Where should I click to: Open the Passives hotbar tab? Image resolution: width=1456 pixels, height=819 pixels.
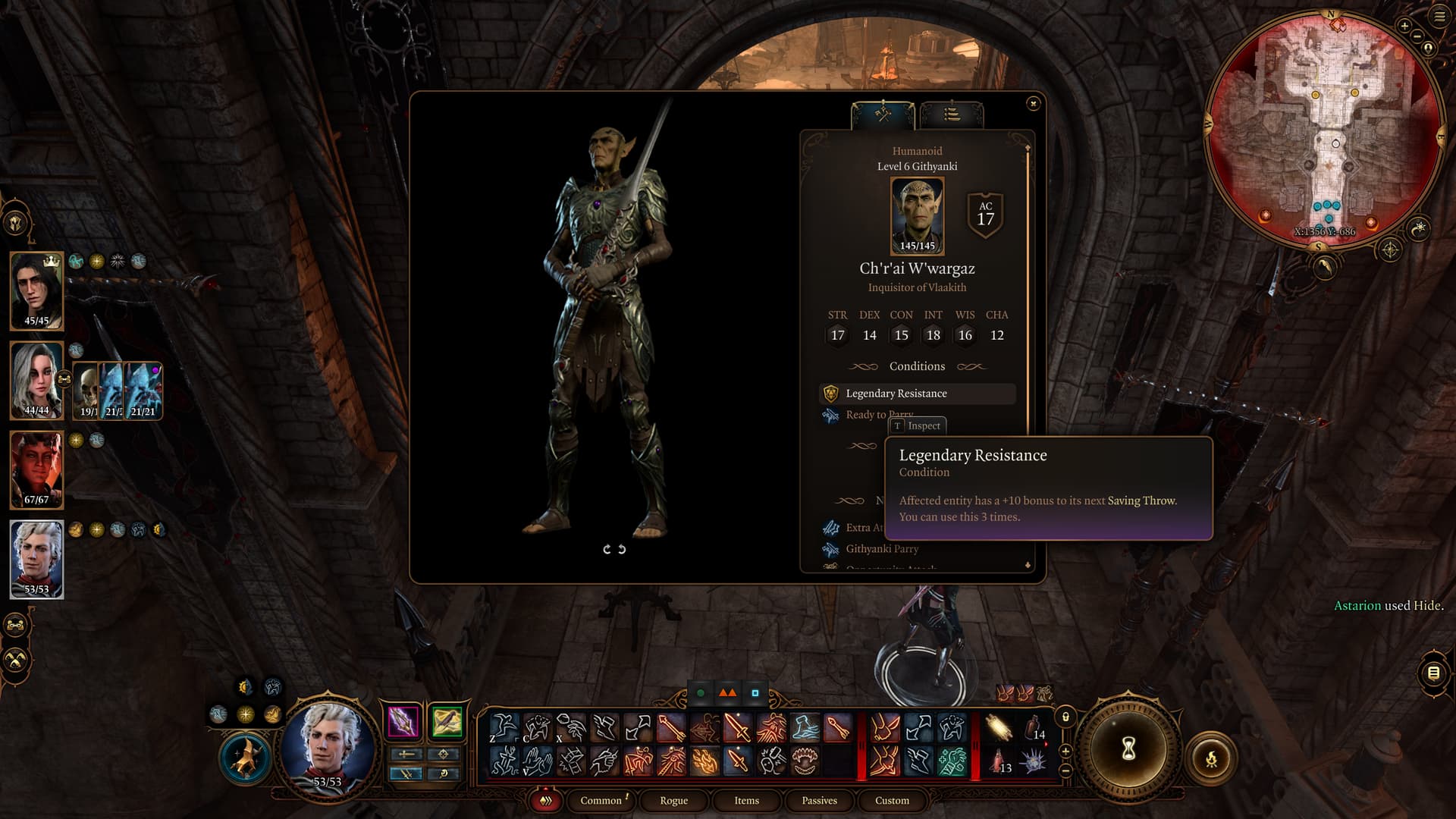pyautogui.click(x=819, y=801)
